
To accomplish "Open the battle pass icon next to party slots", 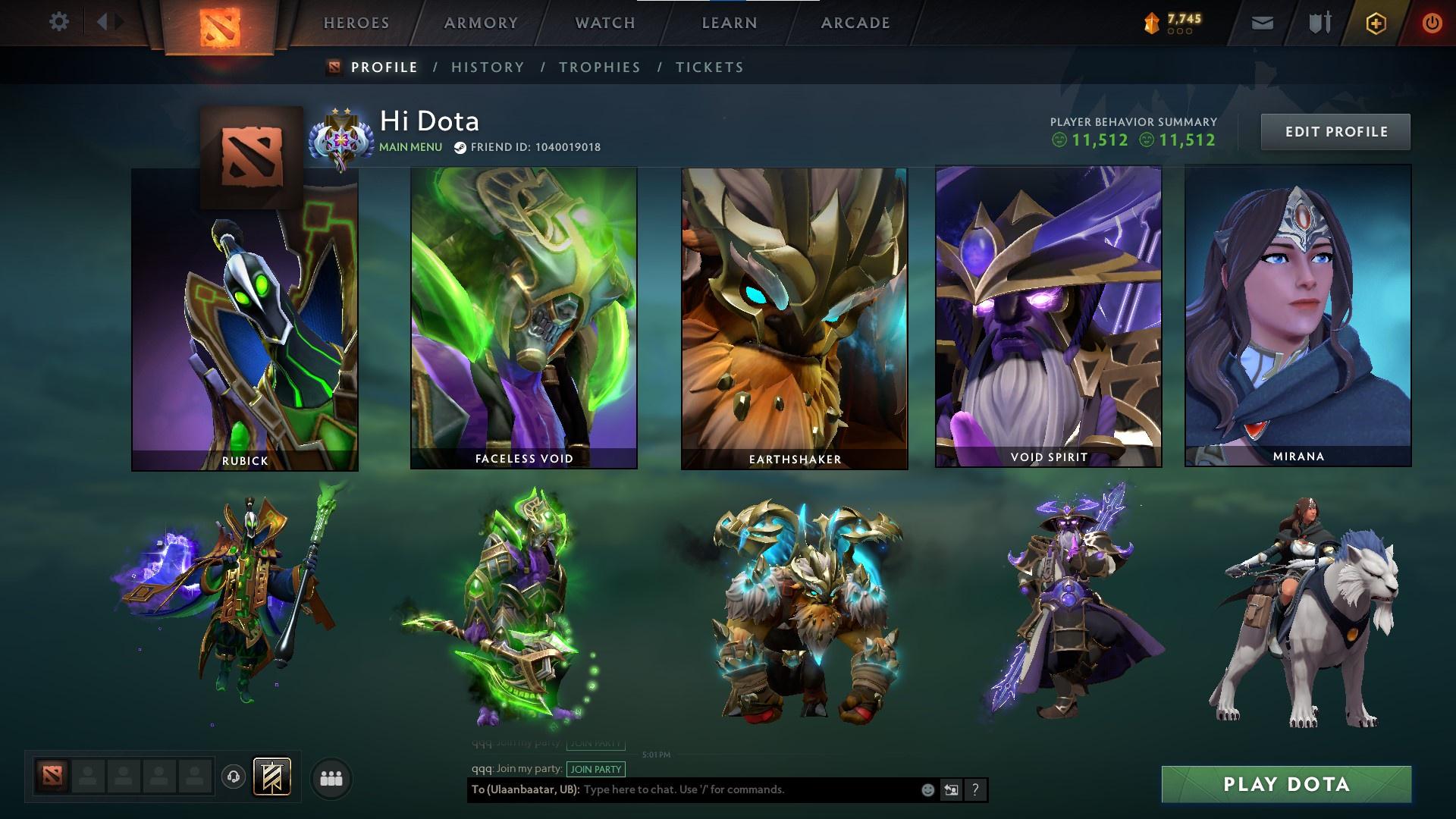I will click(x=273, y=777).
